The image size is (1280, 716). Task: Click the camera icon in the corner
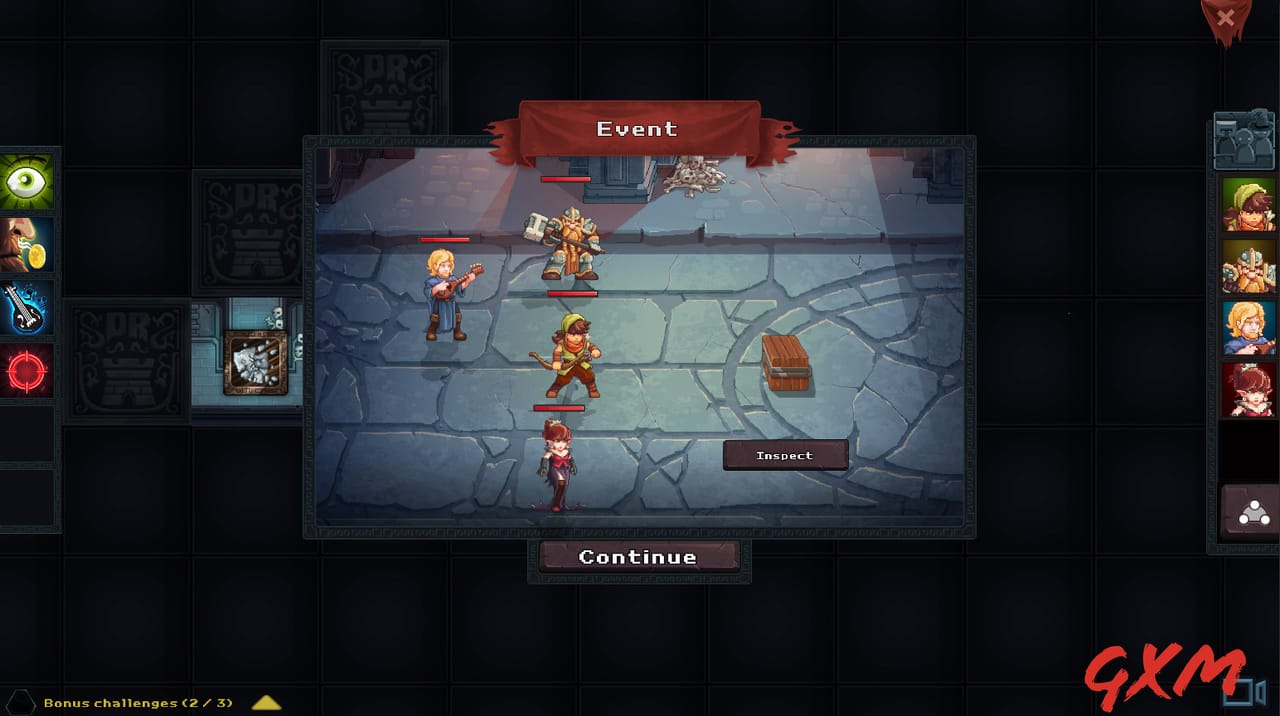1248,692
